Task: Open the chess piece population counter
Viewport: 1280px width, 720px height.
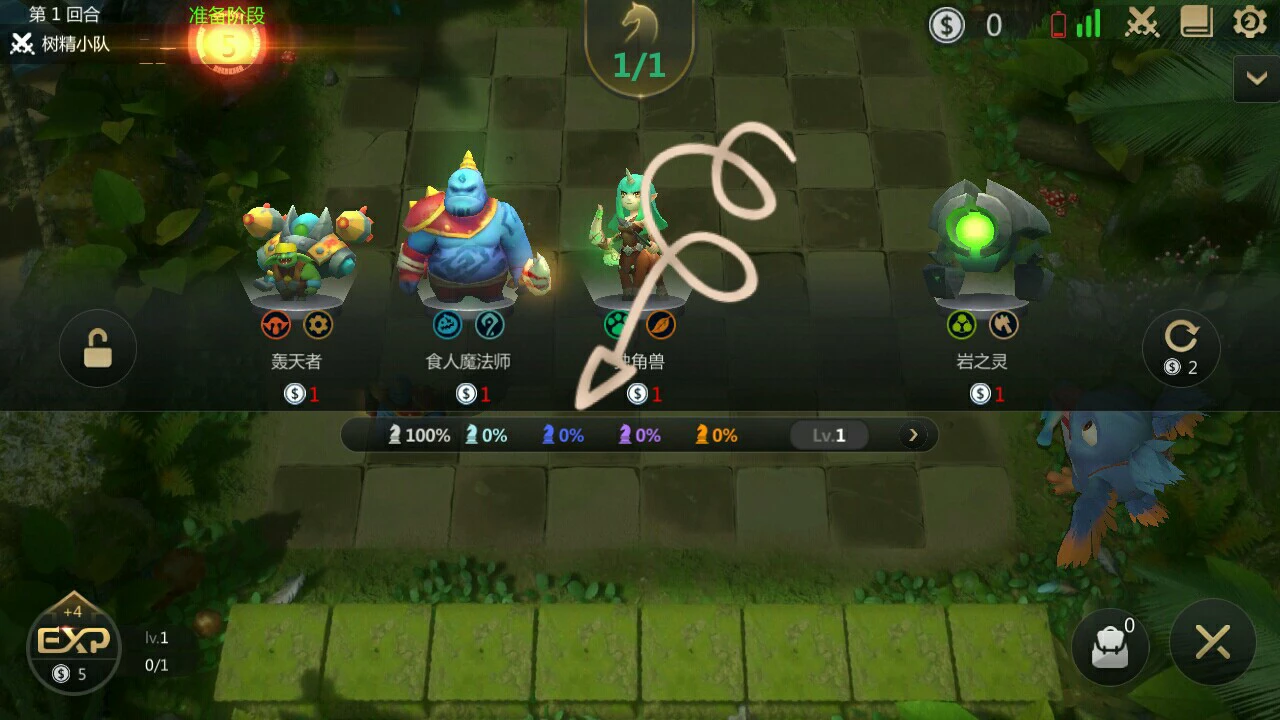Action: pos(638,48)
